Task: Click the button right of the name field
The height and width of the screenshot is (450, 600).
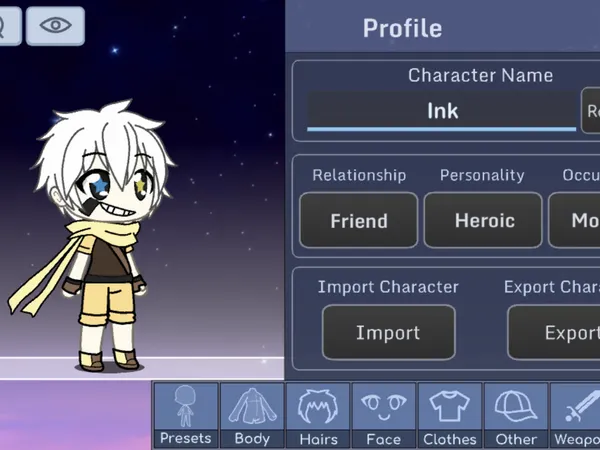Action: [591, 110]
